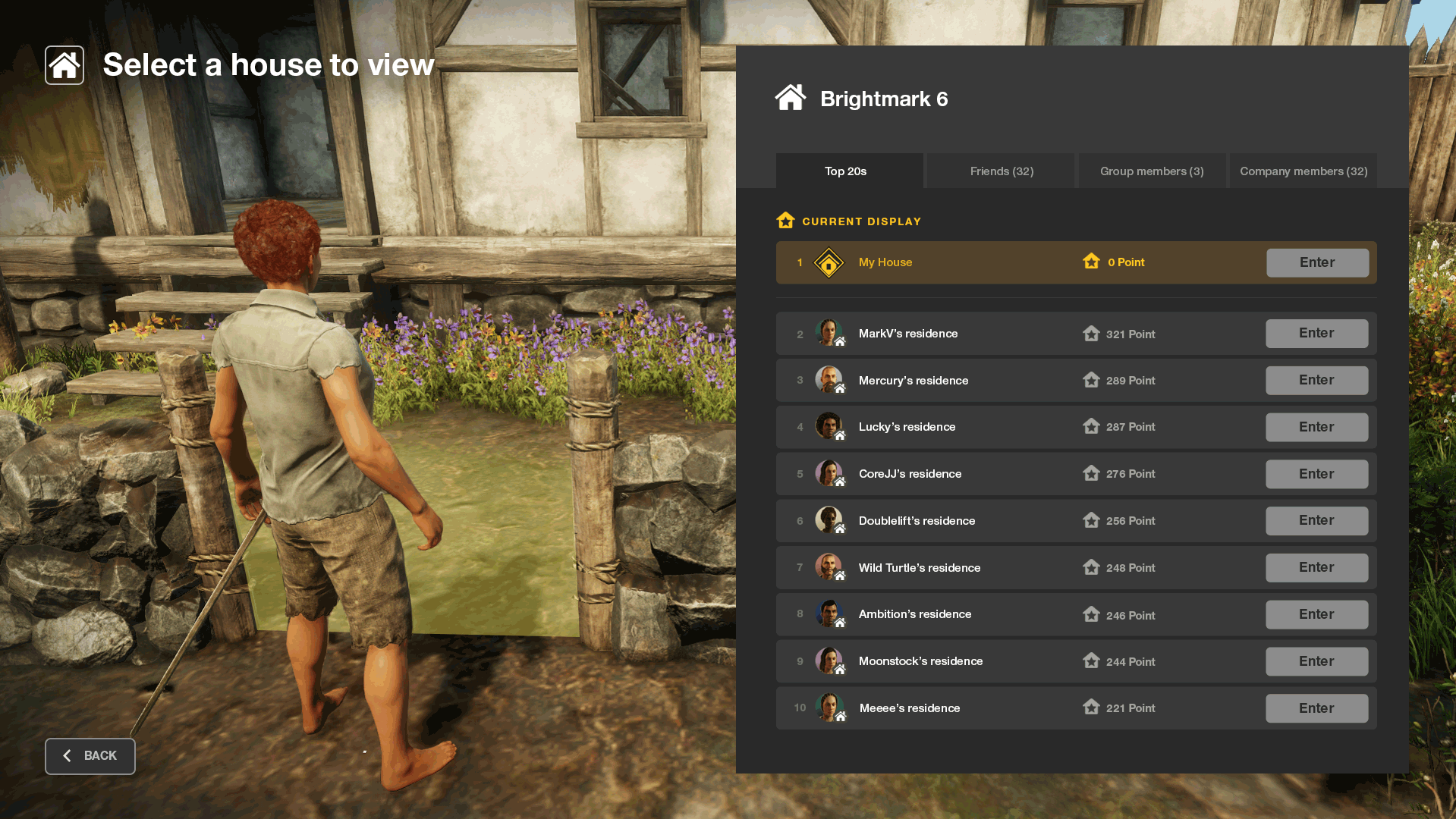Open the Friends (32) tab
Image resolution: width=1456 pixels, height=819 pixels.
pos(1001,171)
